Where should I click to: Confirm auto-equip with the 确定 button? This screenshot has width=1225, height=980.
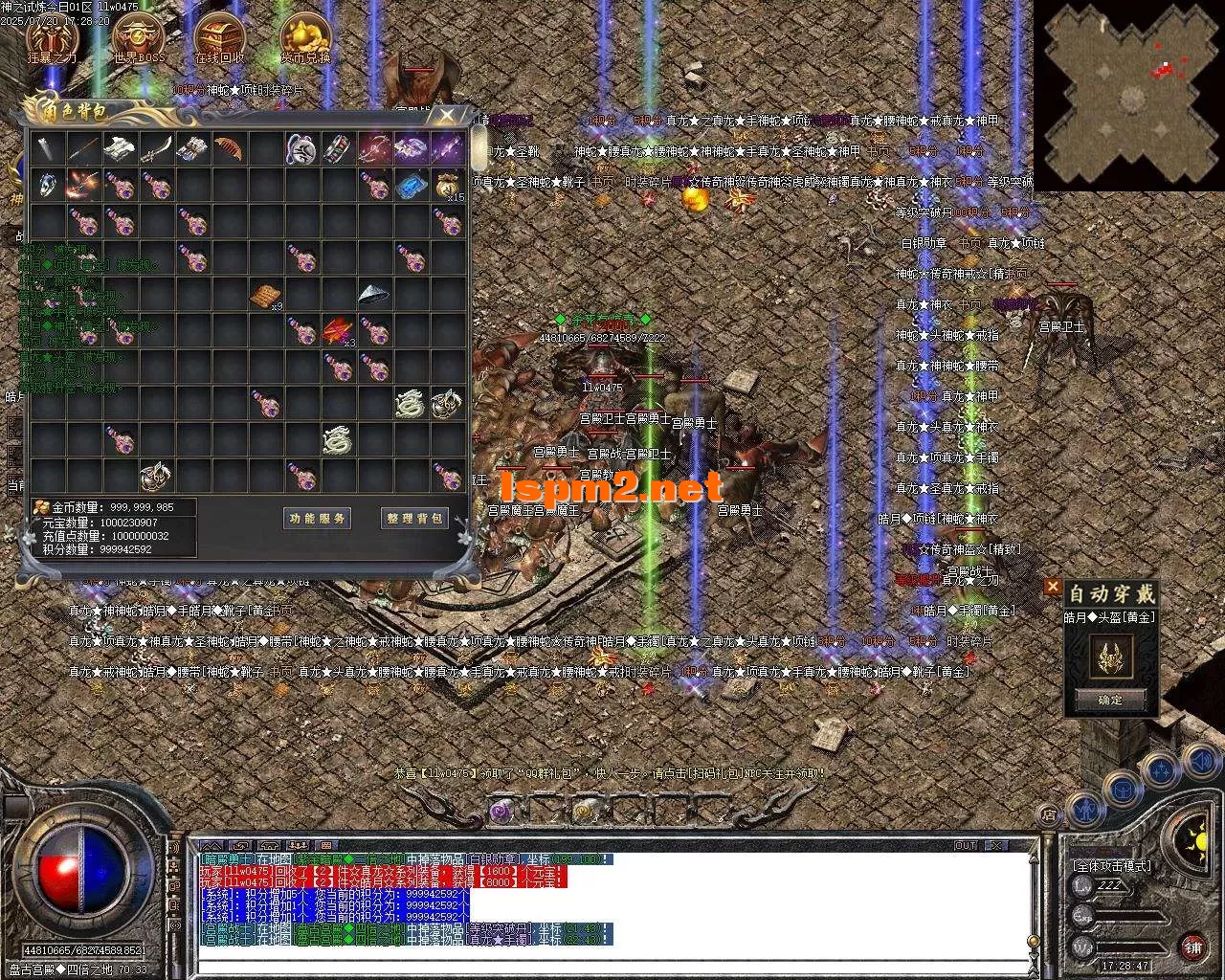[1110, 700]
